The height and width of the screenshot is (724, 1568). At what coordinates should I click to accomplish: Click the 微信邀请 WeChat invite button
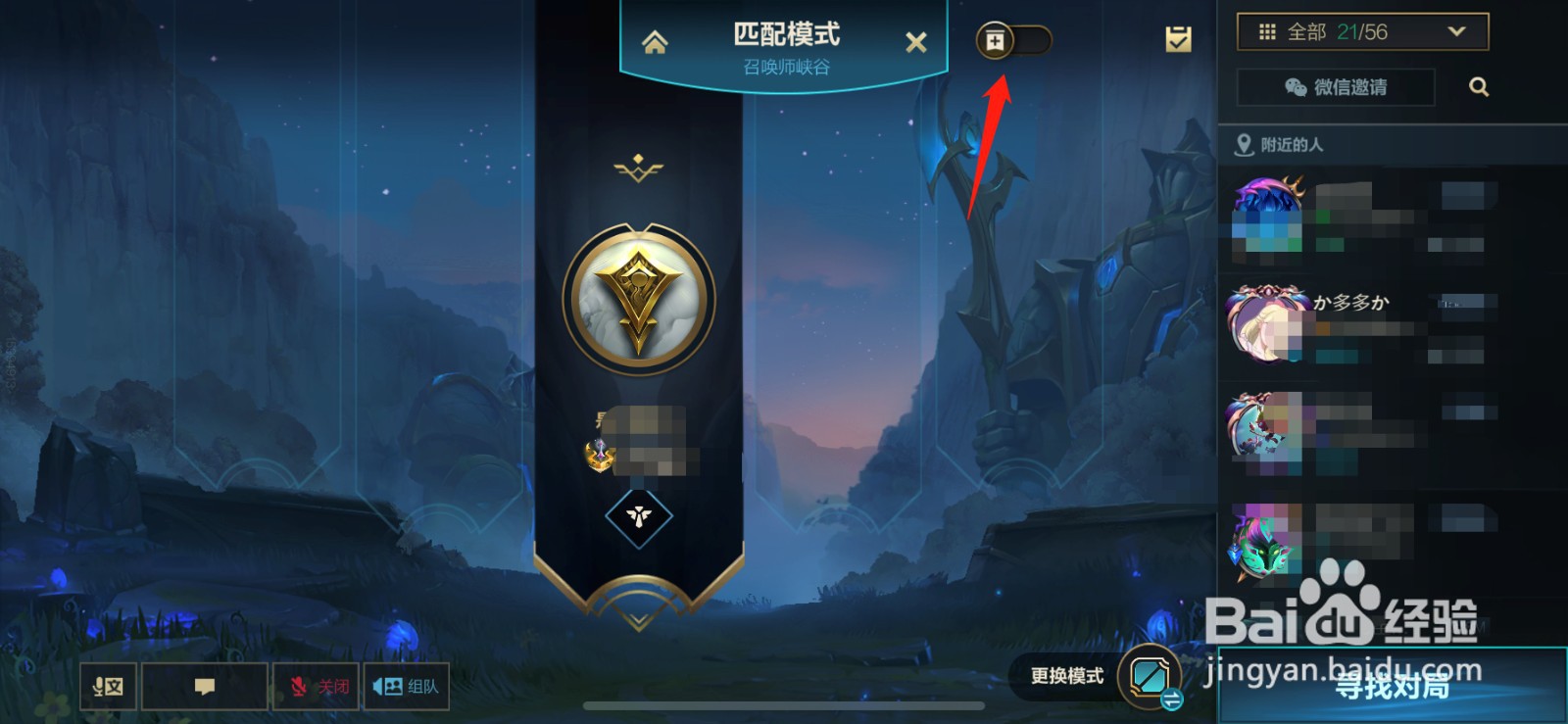point(1335,87)
